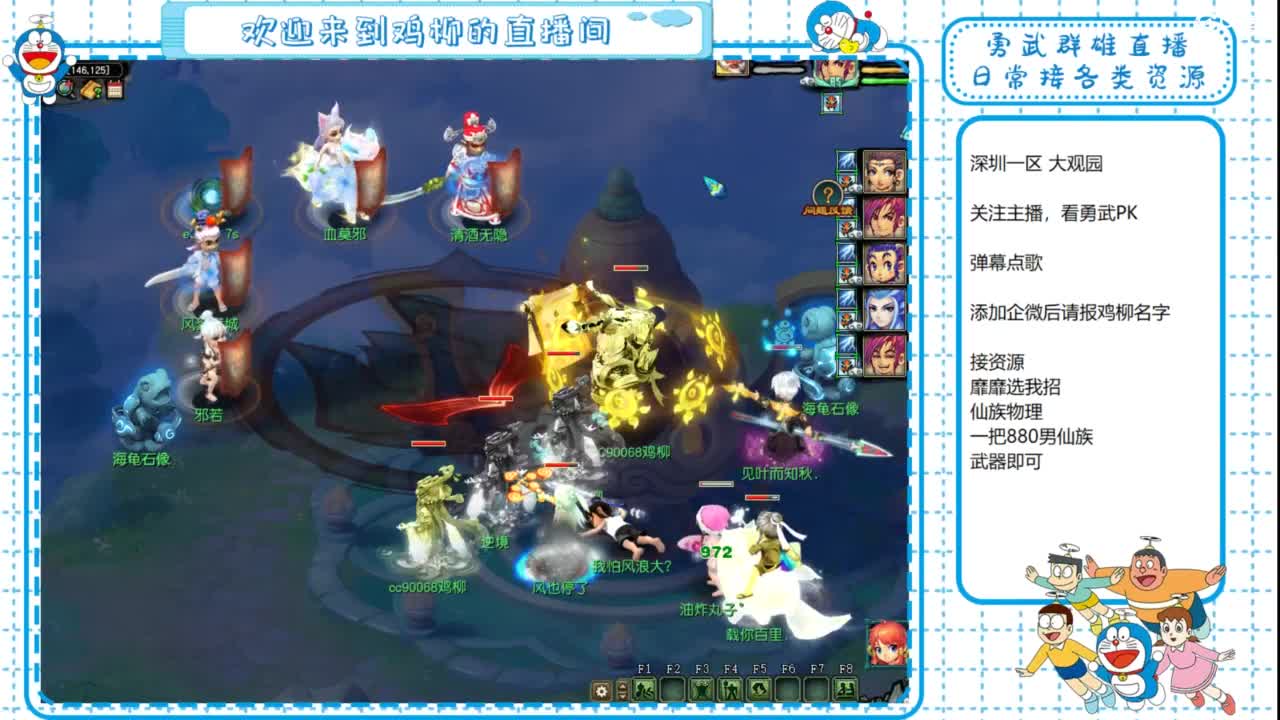Use the F5 skill icon
Viewport: 1280px width, 720px height.
pos(758,689)
